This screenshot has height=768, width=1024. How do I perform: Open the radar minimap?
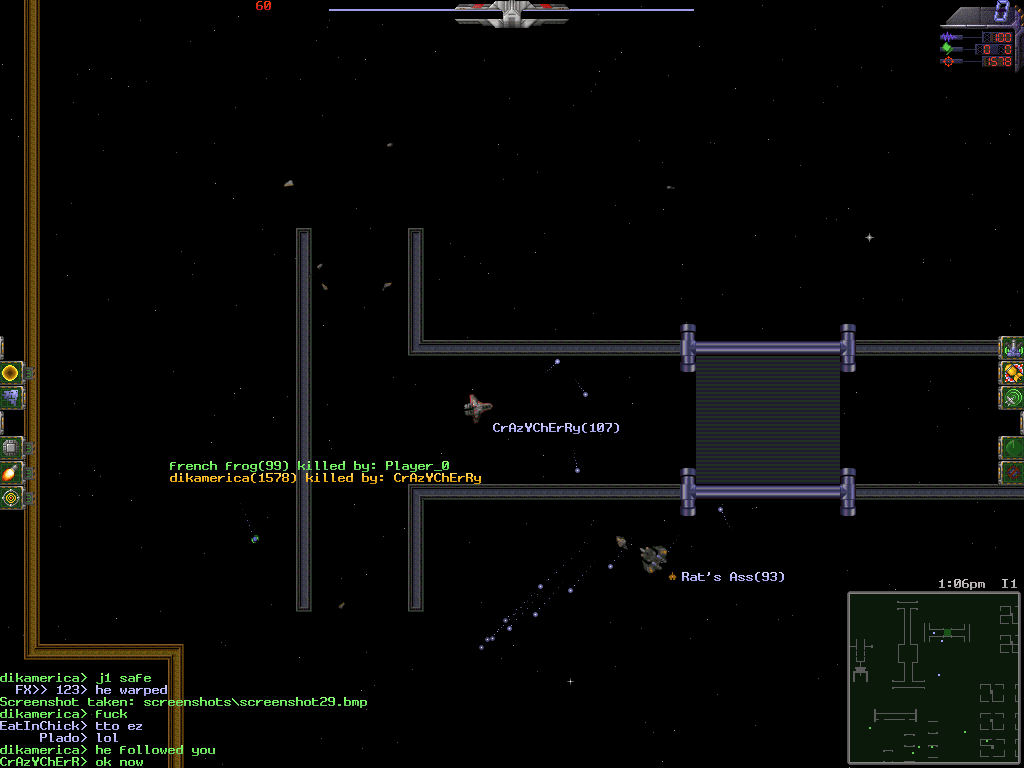coord(934,678)
